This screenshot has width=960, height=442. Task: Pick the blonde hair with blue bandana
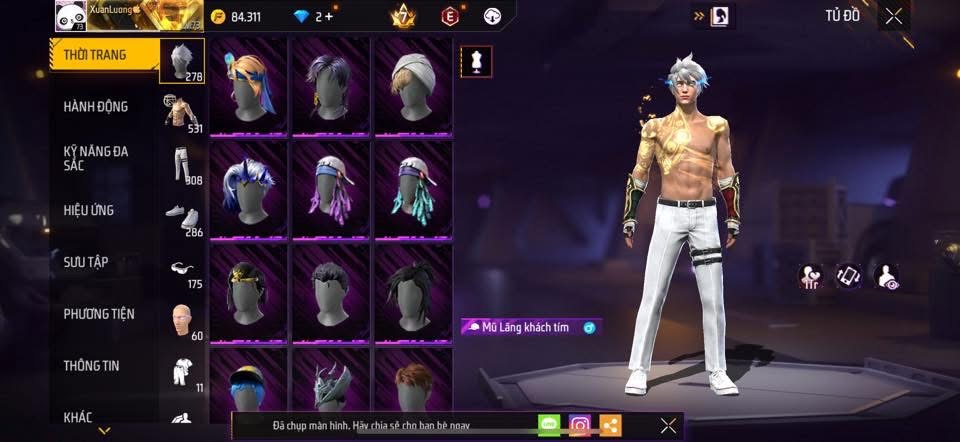click(x=248, y=86)
